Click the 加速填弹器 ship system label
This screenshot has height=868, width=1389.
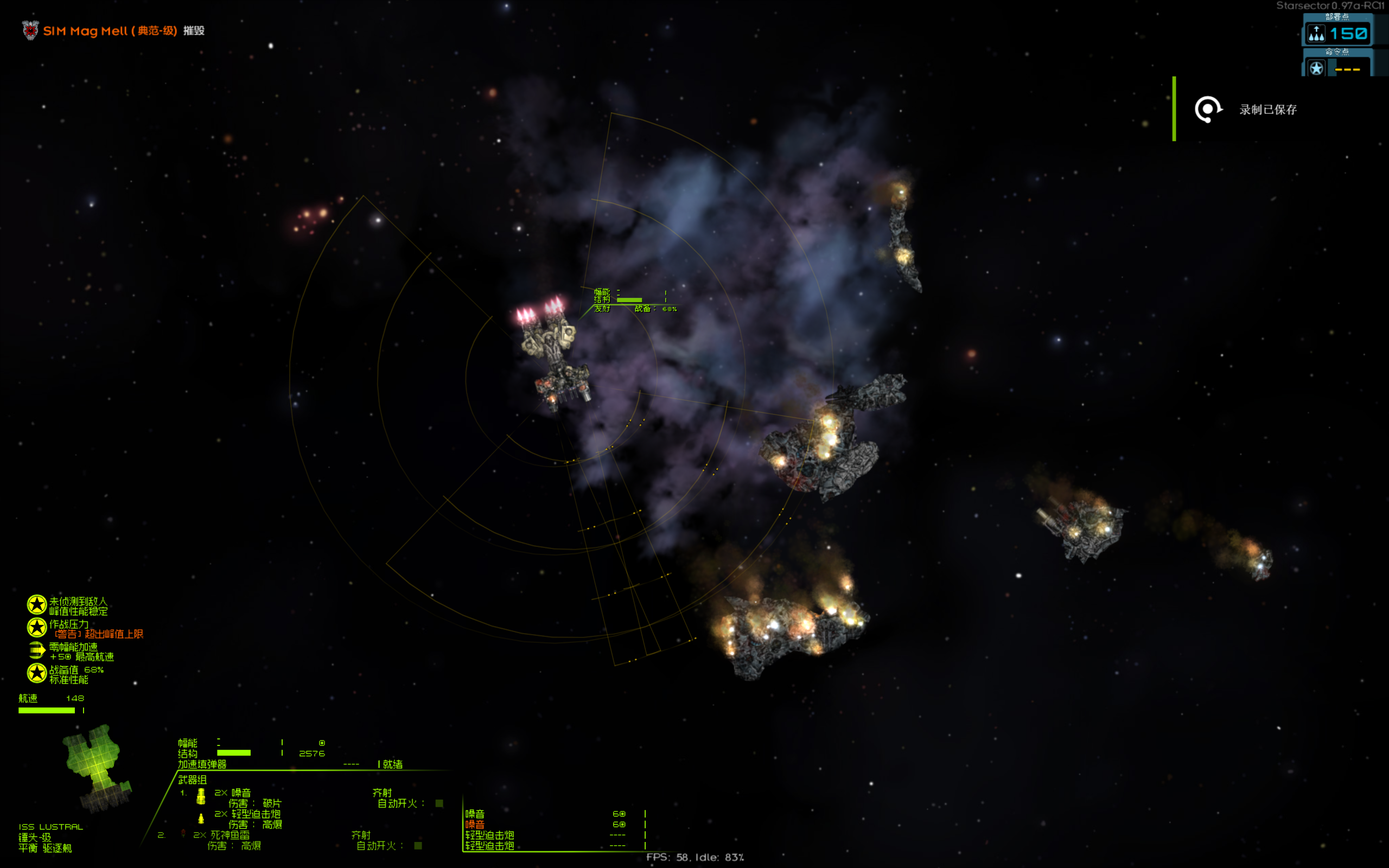click(202, 765)
